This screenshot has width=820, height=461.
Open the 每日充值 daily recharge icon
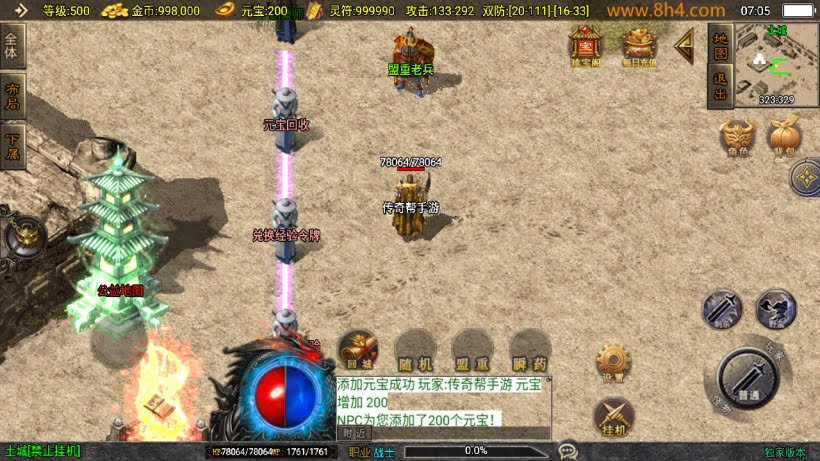pyautogui.click(x=639, y=46)
